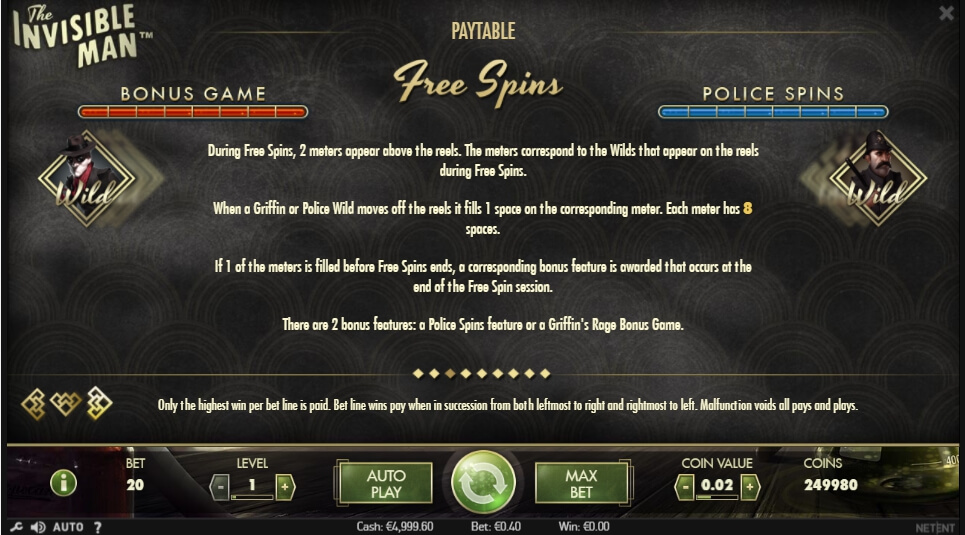
Task: Select the left paytable navigation arrow emblem
Action: [x=35, y=403]
